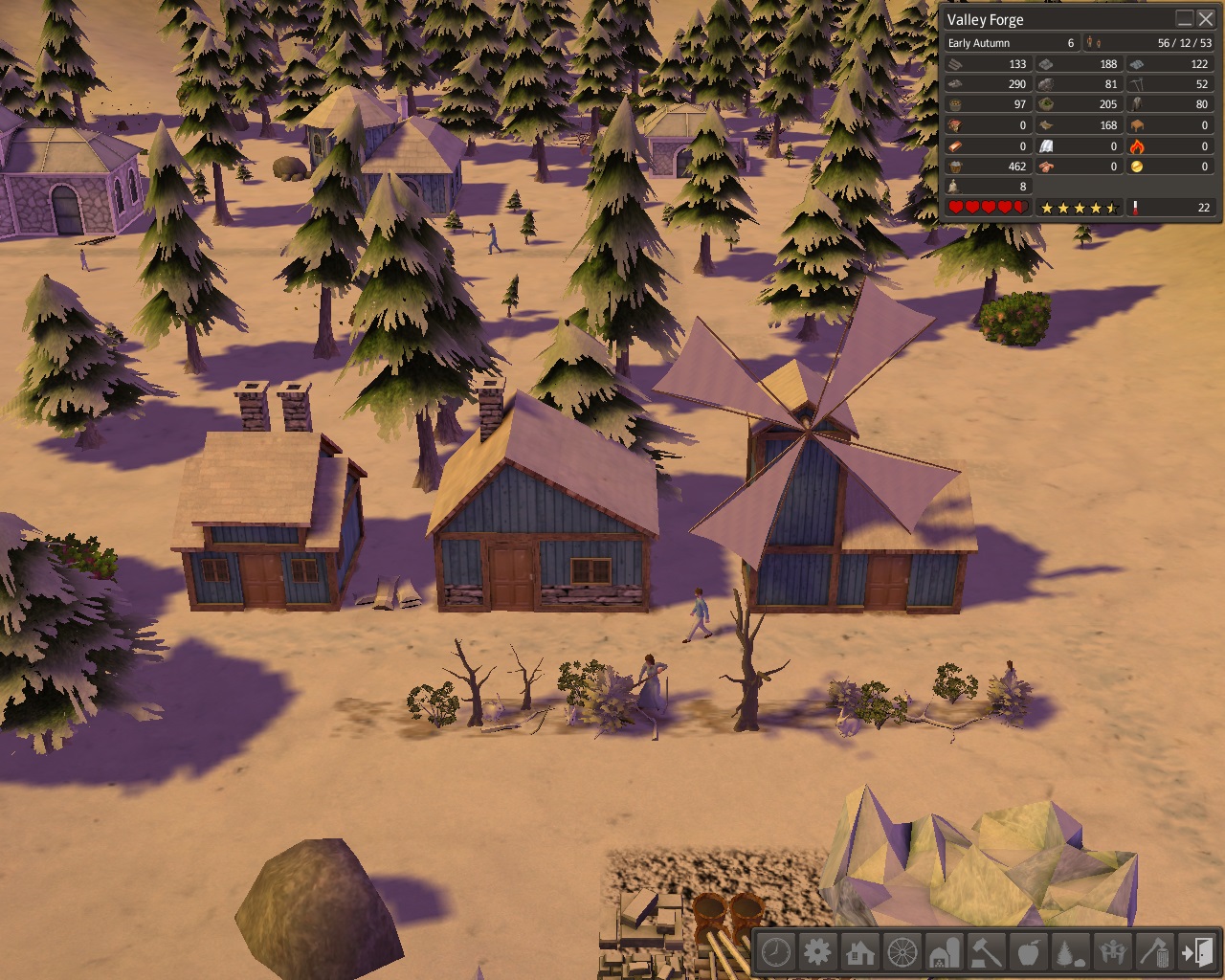Open the apple food production menu
The image size is (1225, 980).
point(1029,952)
